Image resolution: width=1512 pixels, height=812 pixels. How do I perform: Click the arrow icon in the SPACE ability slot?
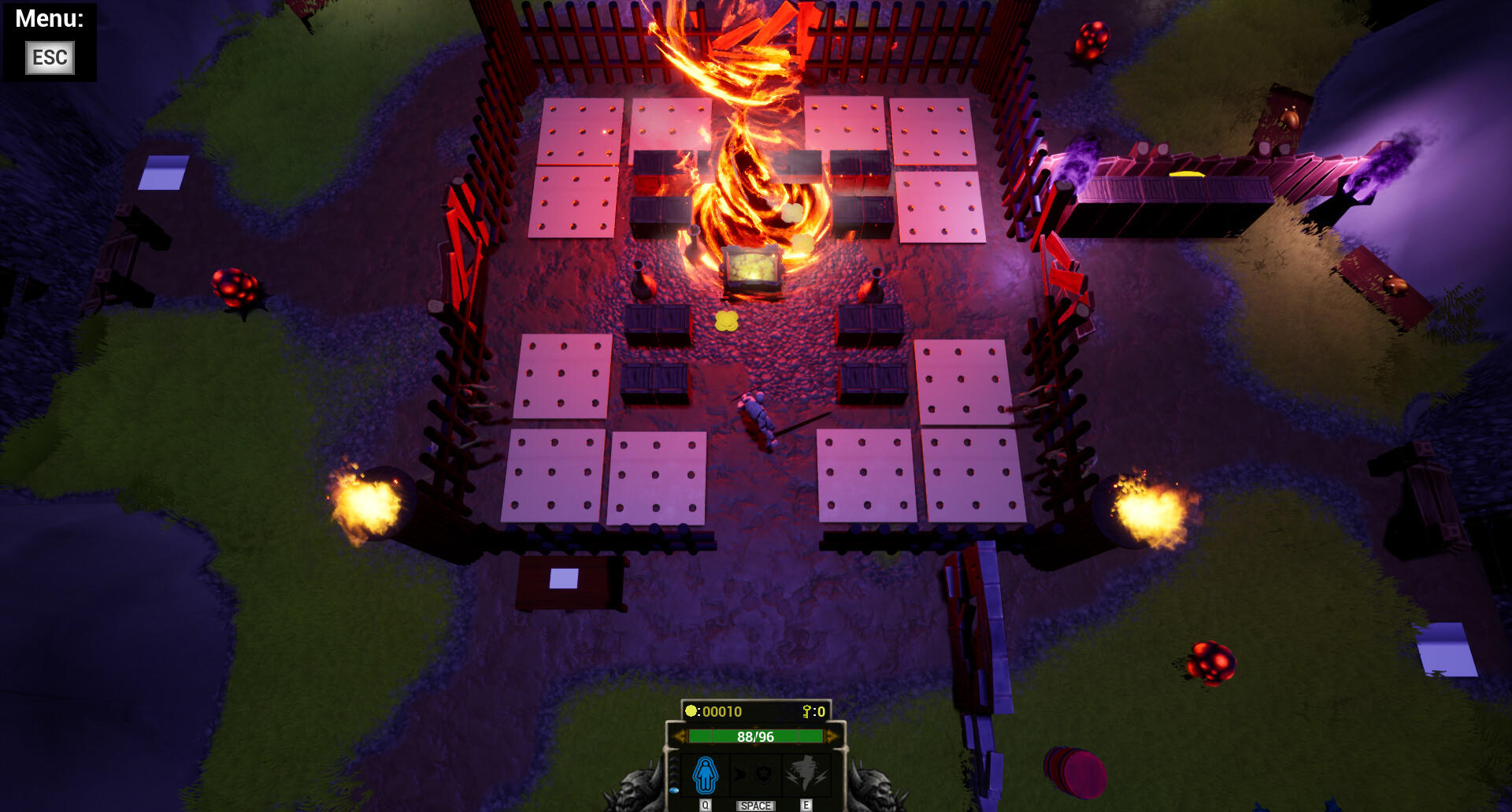tap(739, 772)
